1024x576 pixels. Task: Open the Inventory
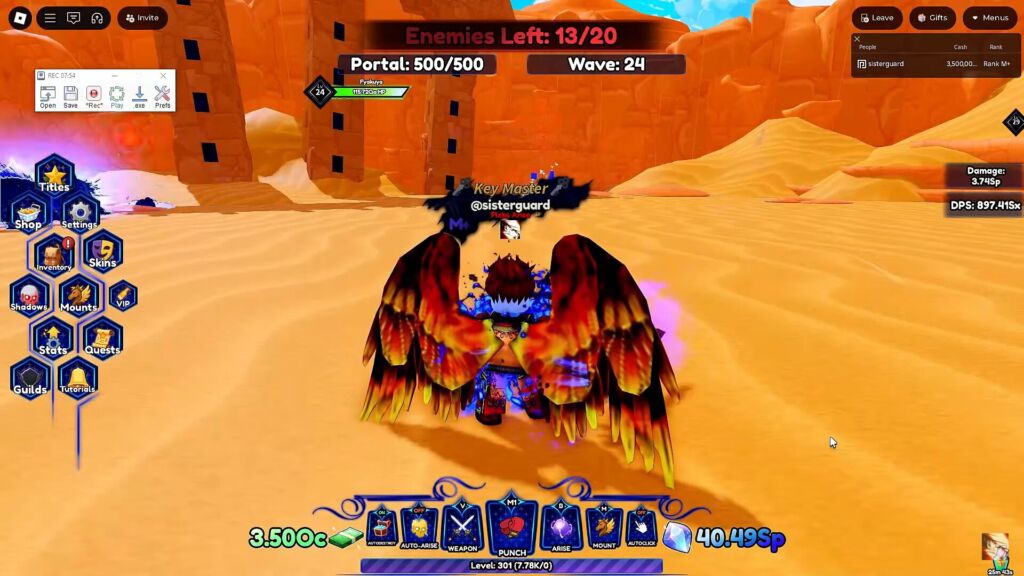(x=53, y=255)
